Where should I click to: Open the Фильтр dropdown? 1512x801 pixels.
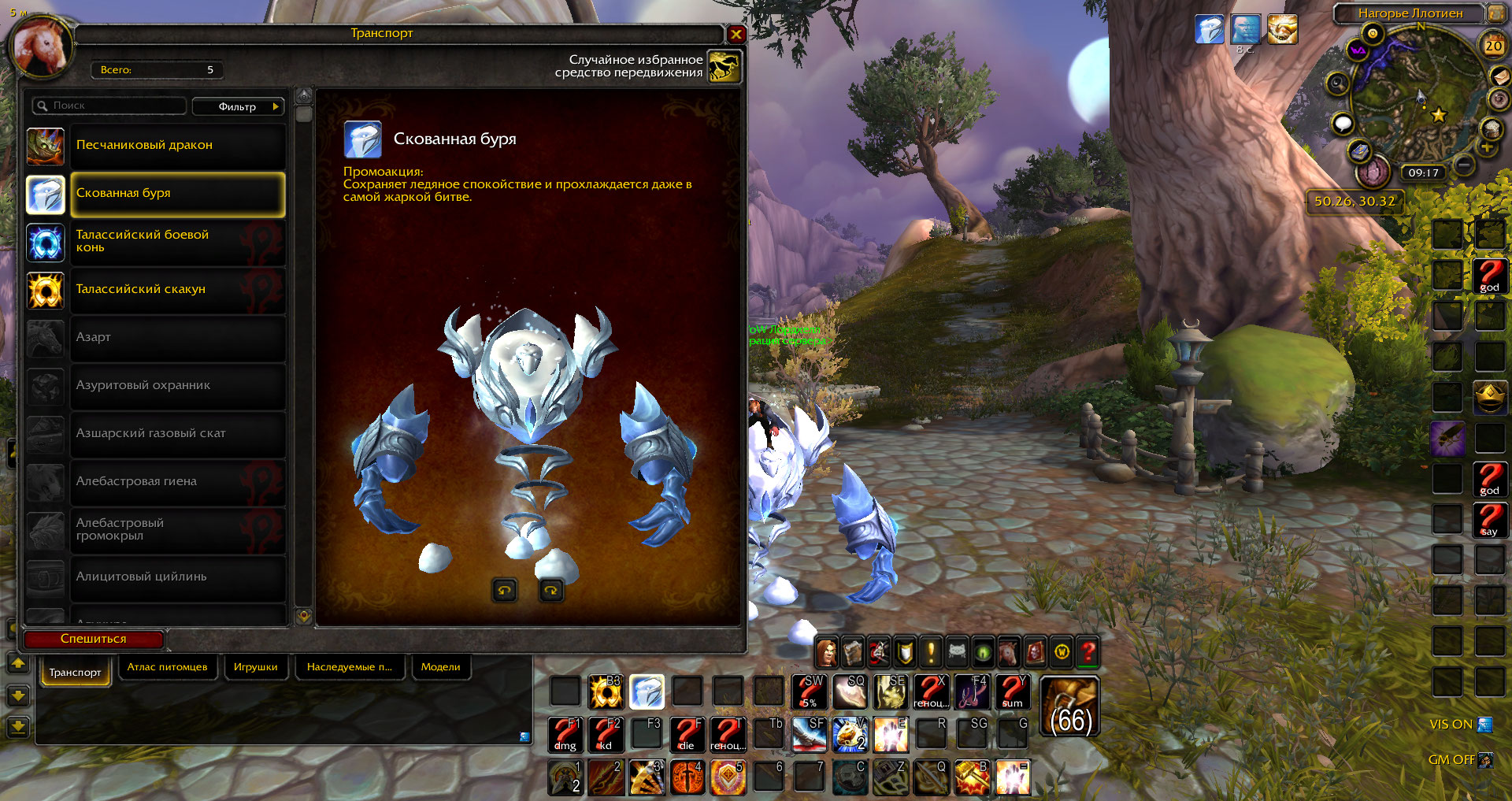(x=238, y=106)
